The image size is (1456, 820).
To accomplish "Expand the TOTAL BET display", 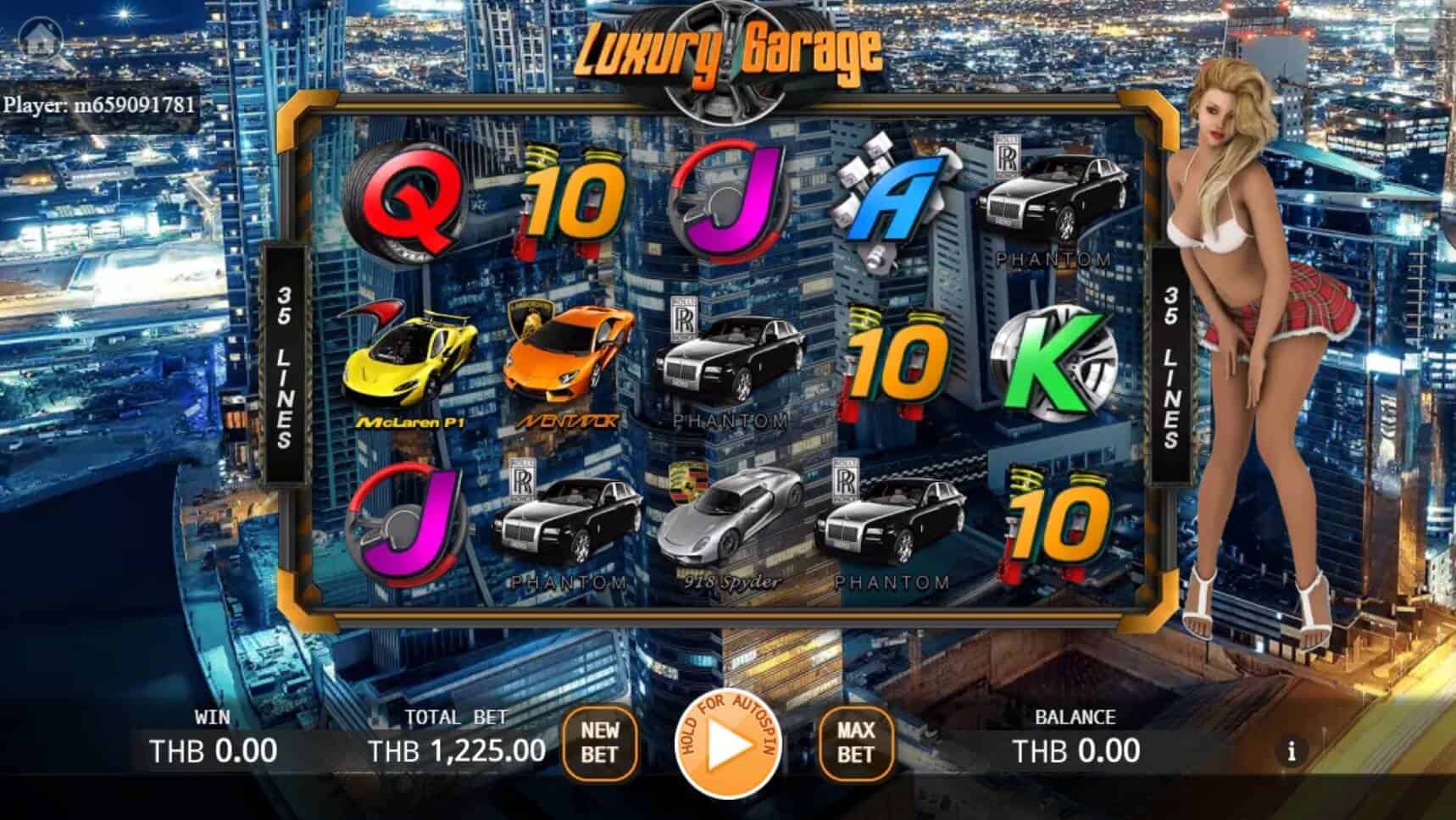I will (458, 749).
